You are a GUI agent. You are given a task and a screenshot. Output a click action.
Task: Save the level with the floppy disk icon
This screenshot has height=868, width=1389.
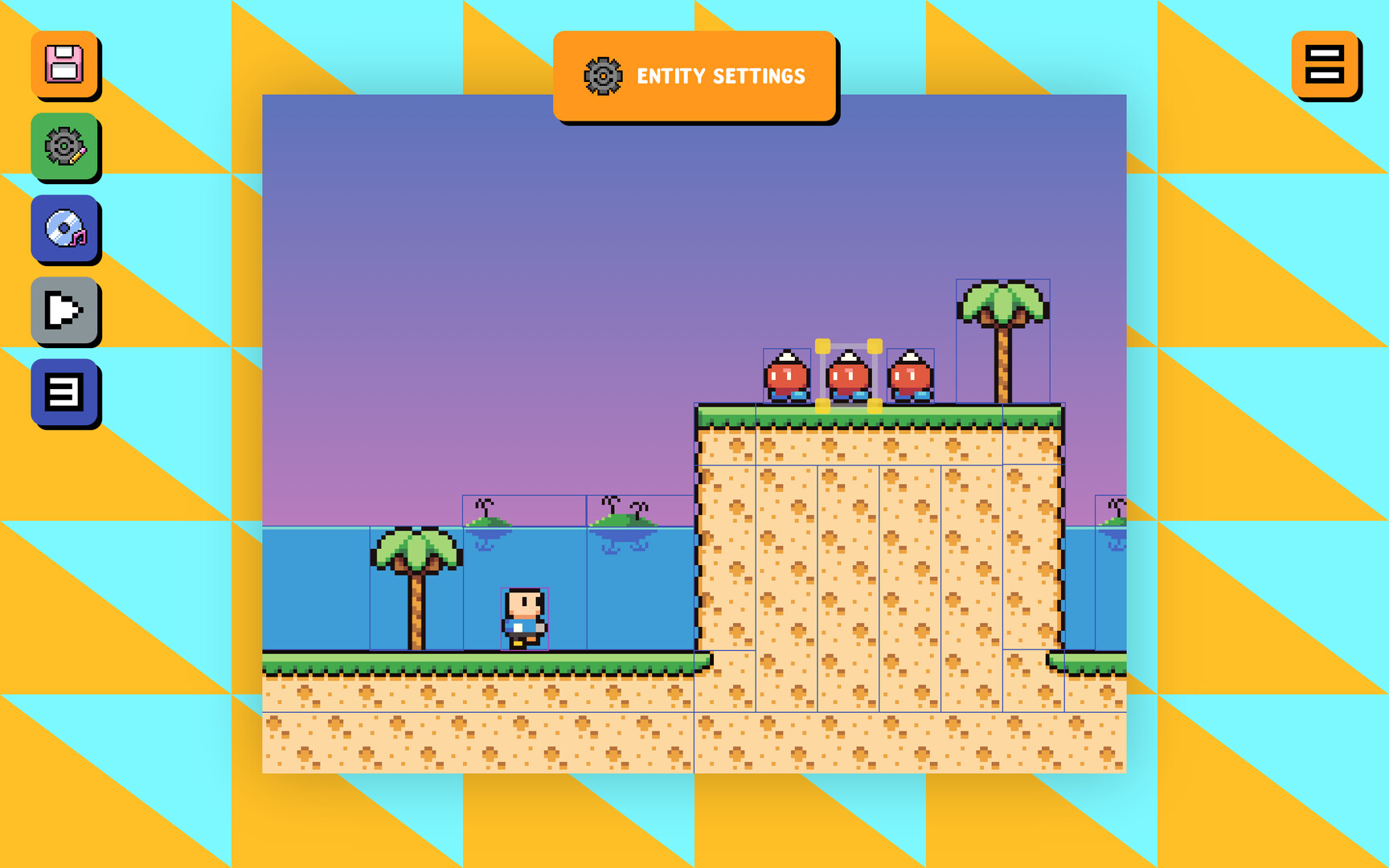click(65, 65)
